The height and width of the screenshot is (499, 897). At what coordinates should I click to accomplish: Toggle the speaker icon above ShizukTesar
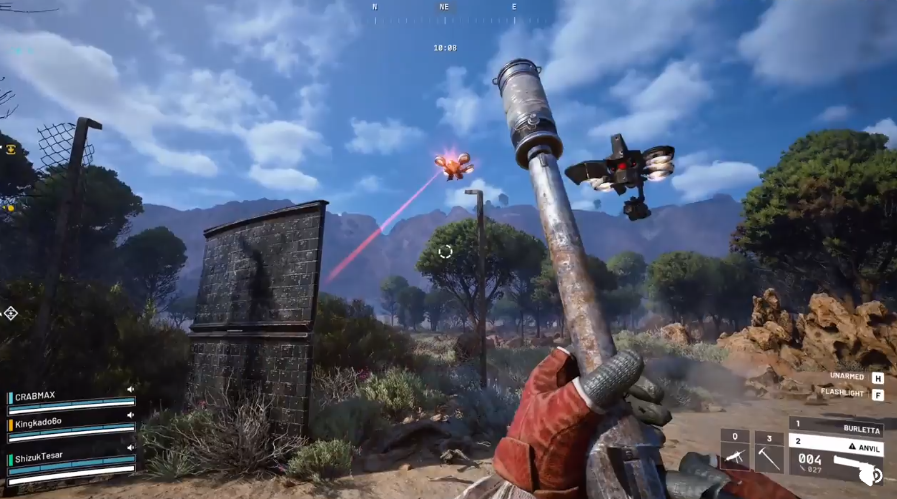point(130,448)
